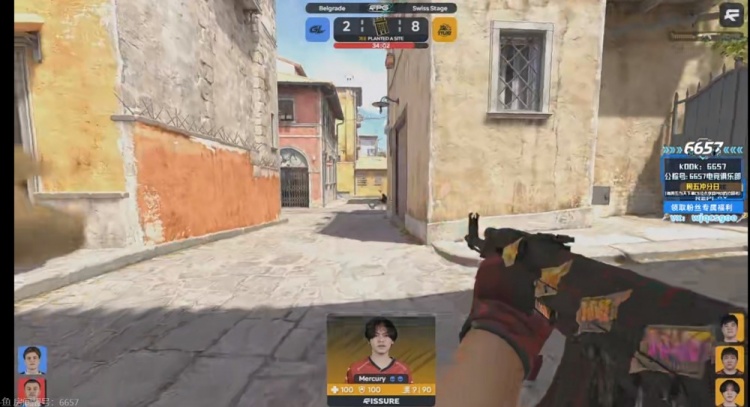Screen dimensions: 750x407
Task: Click the 6657 streamer info panel
Action: [x=704, y=180]
